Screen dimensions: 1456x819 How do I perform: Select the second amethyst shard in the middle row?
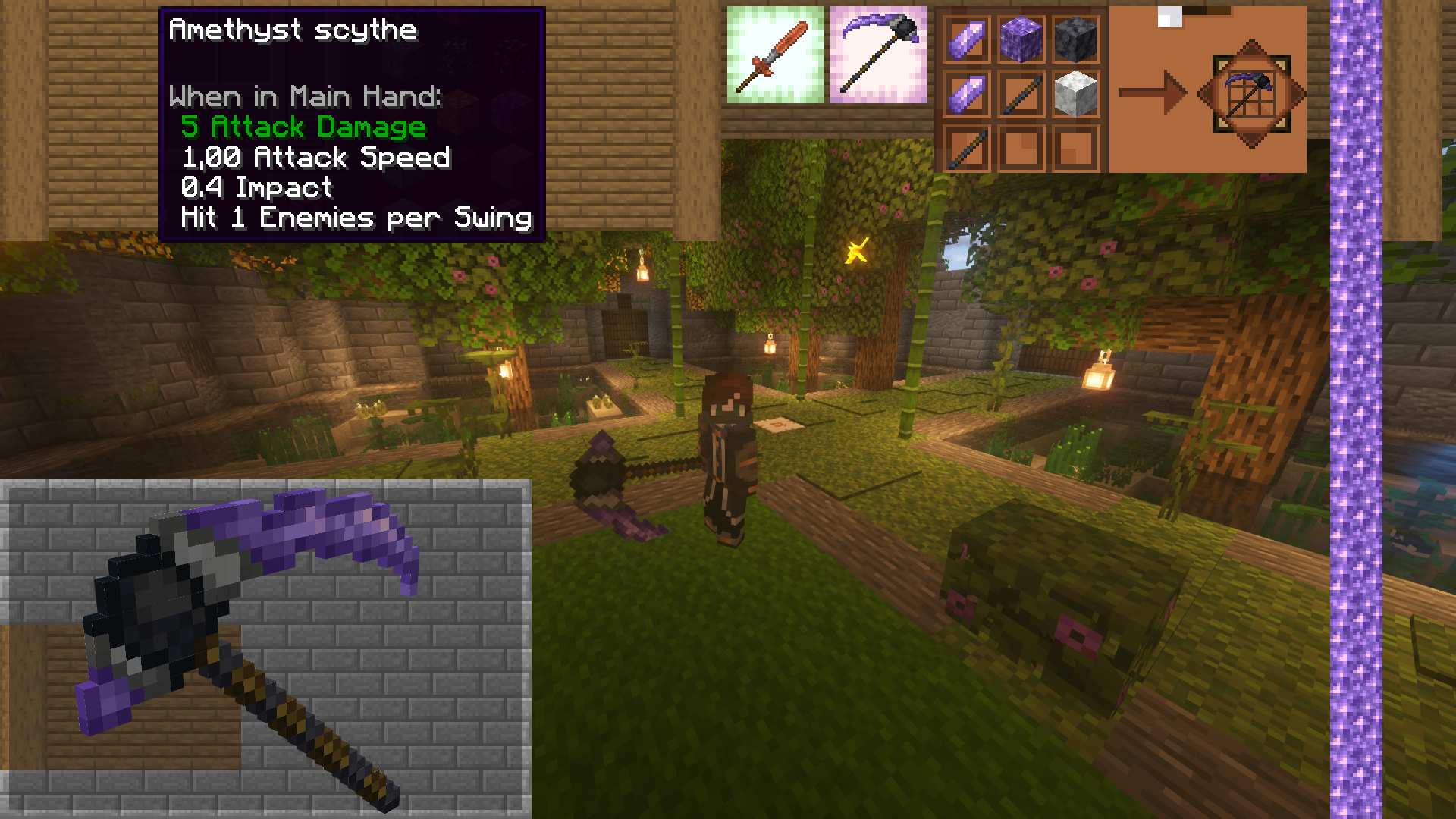[966, 91]
